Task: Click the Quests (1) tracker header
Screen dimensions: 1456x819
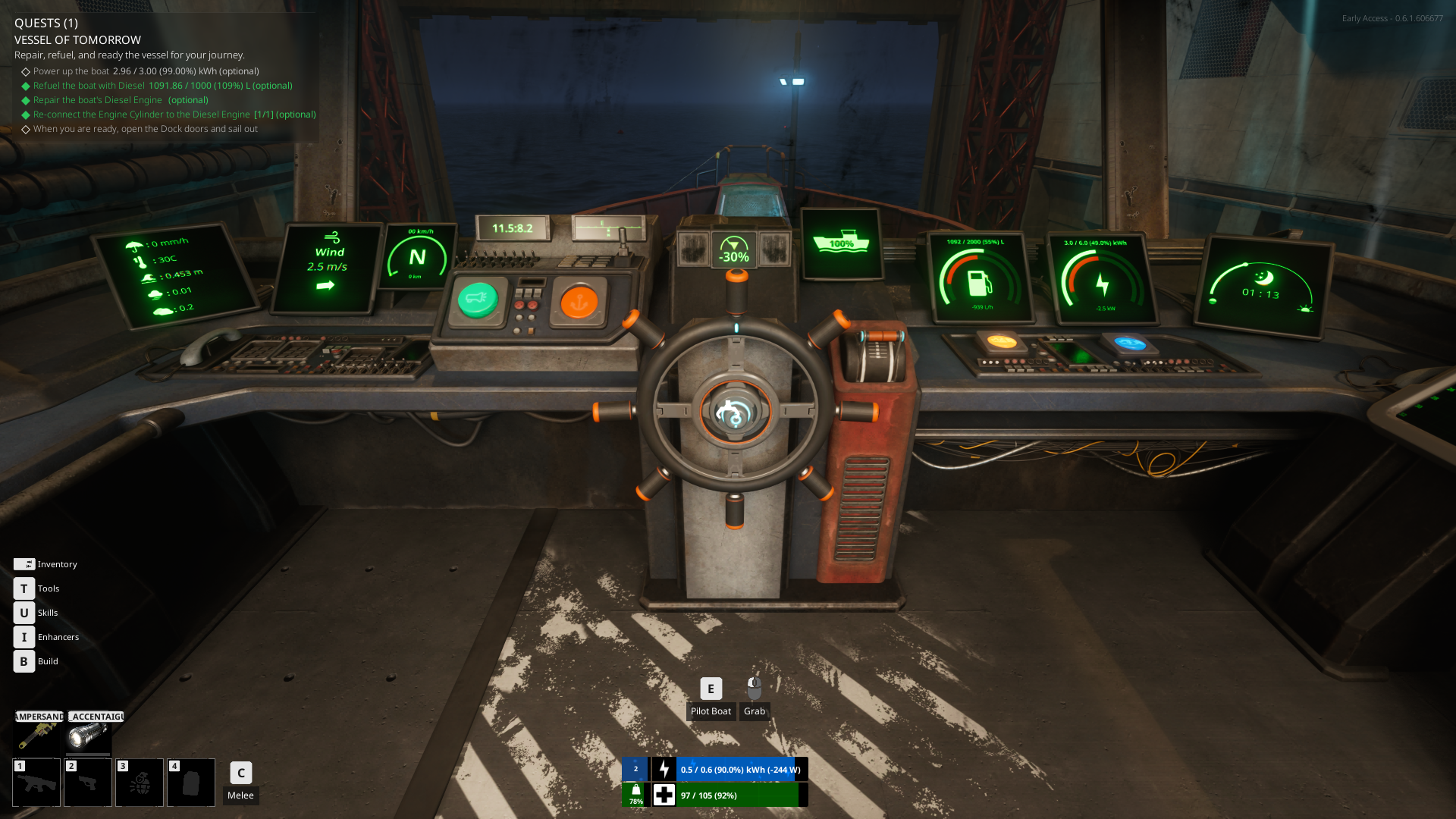Action: coord(46,23)
